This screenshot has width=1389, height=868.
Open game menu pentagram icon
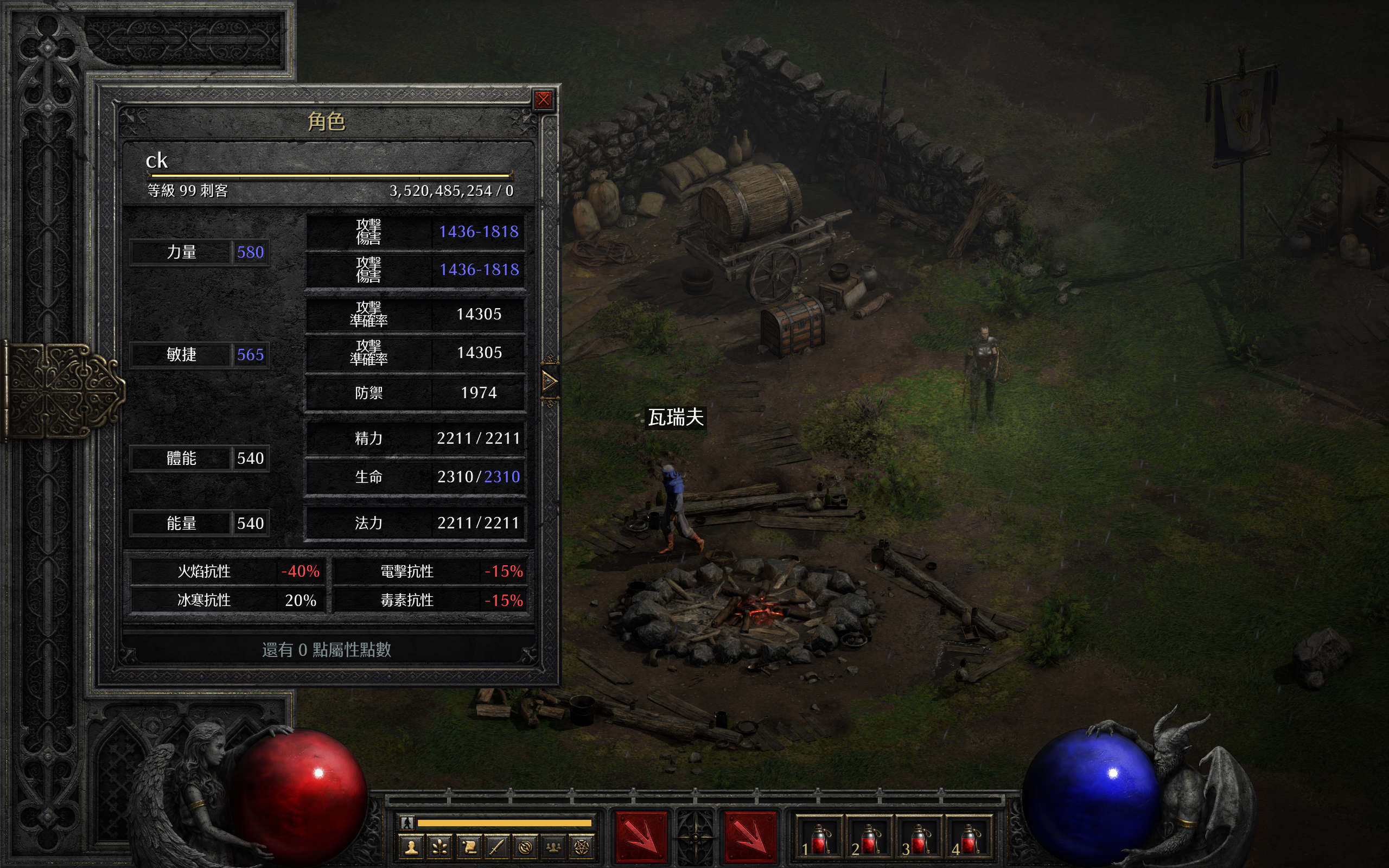pos(582,847)
